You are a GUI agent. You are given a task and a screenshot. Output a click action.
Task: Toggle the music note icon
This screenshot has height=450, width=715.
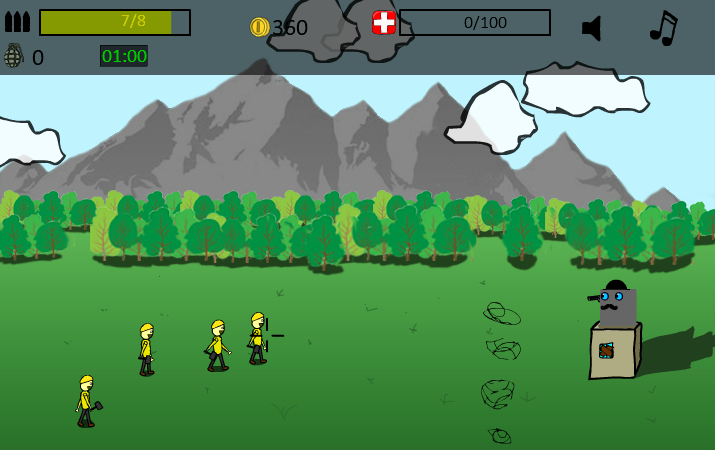(663, 28)
